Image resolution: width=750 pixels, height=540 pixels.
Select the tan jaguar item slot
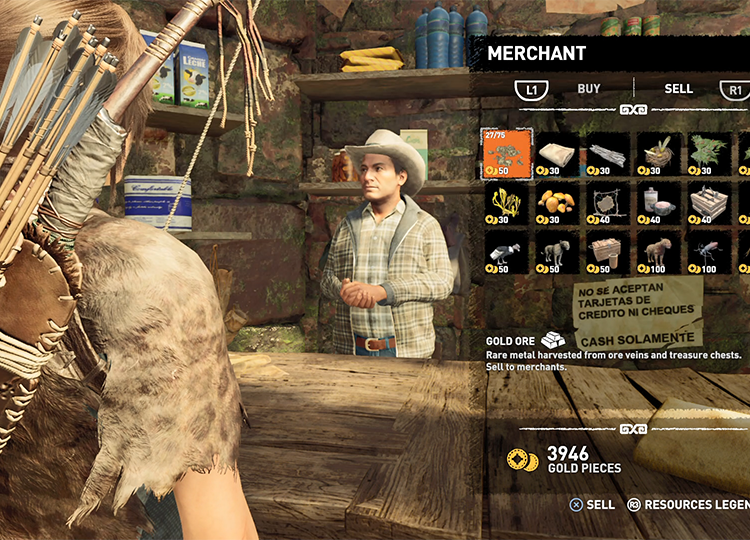660,253
